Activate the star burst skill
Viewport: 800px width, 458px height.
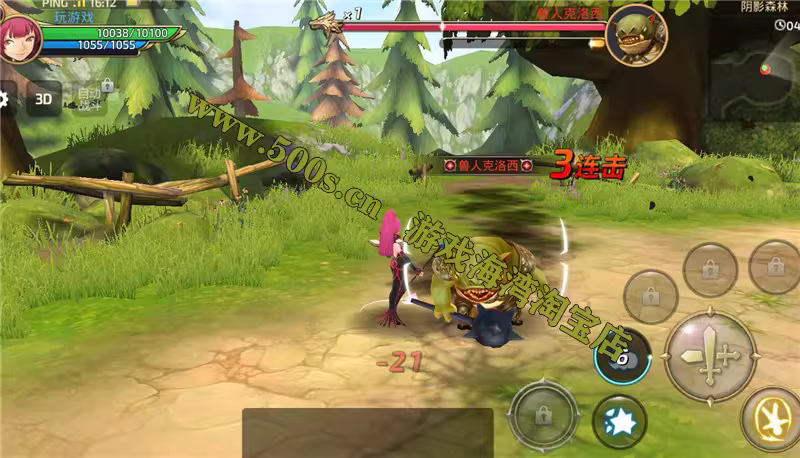pos(619,421)
